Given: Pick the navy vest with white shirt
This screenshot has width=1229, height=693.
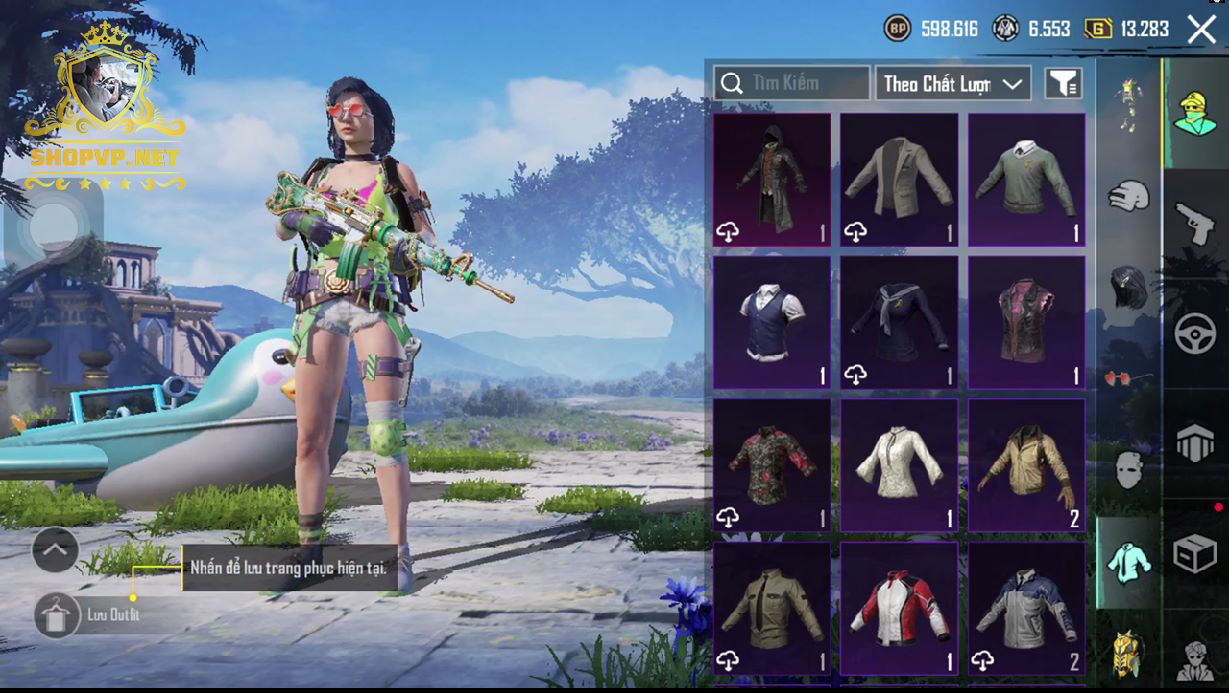Looking at the screenshot, I should (x=771, y=322).
